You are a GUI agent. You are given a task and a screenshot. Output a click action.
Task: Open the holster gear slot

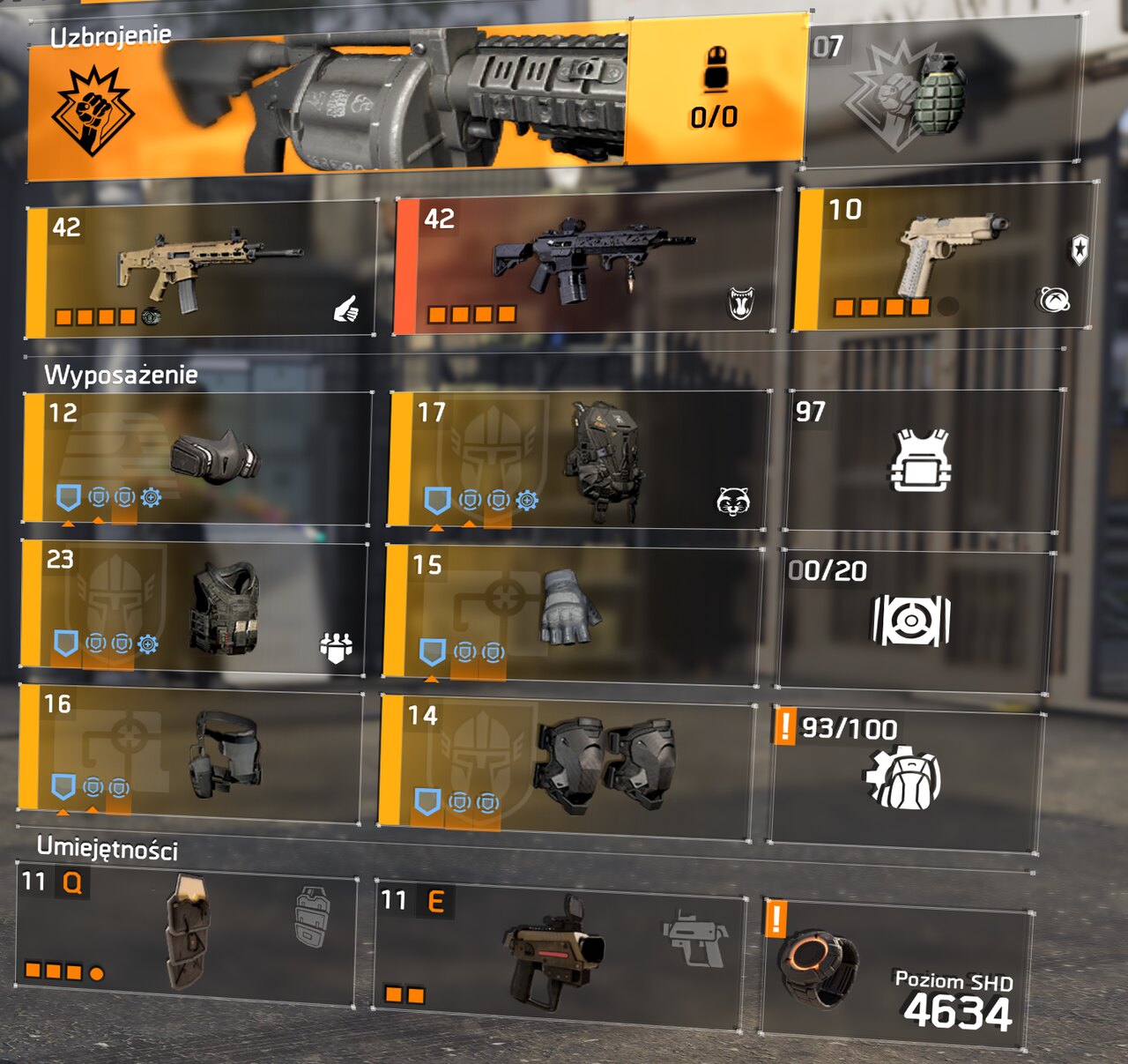pyautogui.click(x=190, y=754)
